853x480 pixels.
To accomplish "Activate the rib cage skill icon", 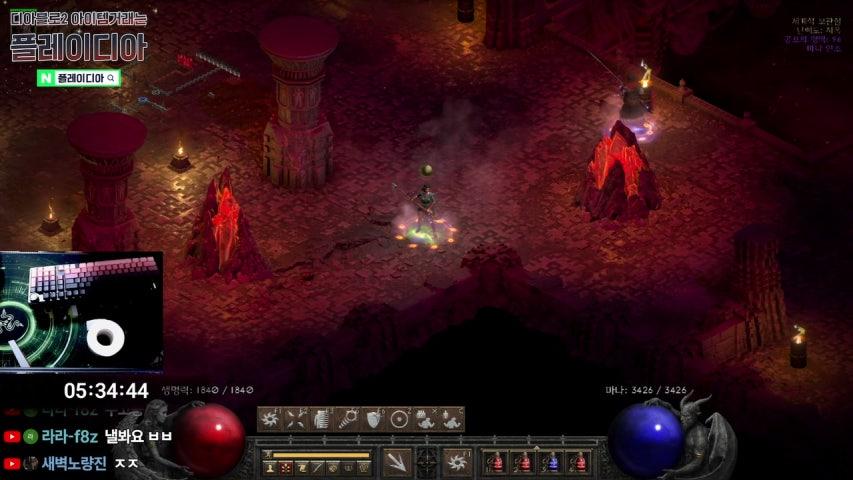I will 322,419.
